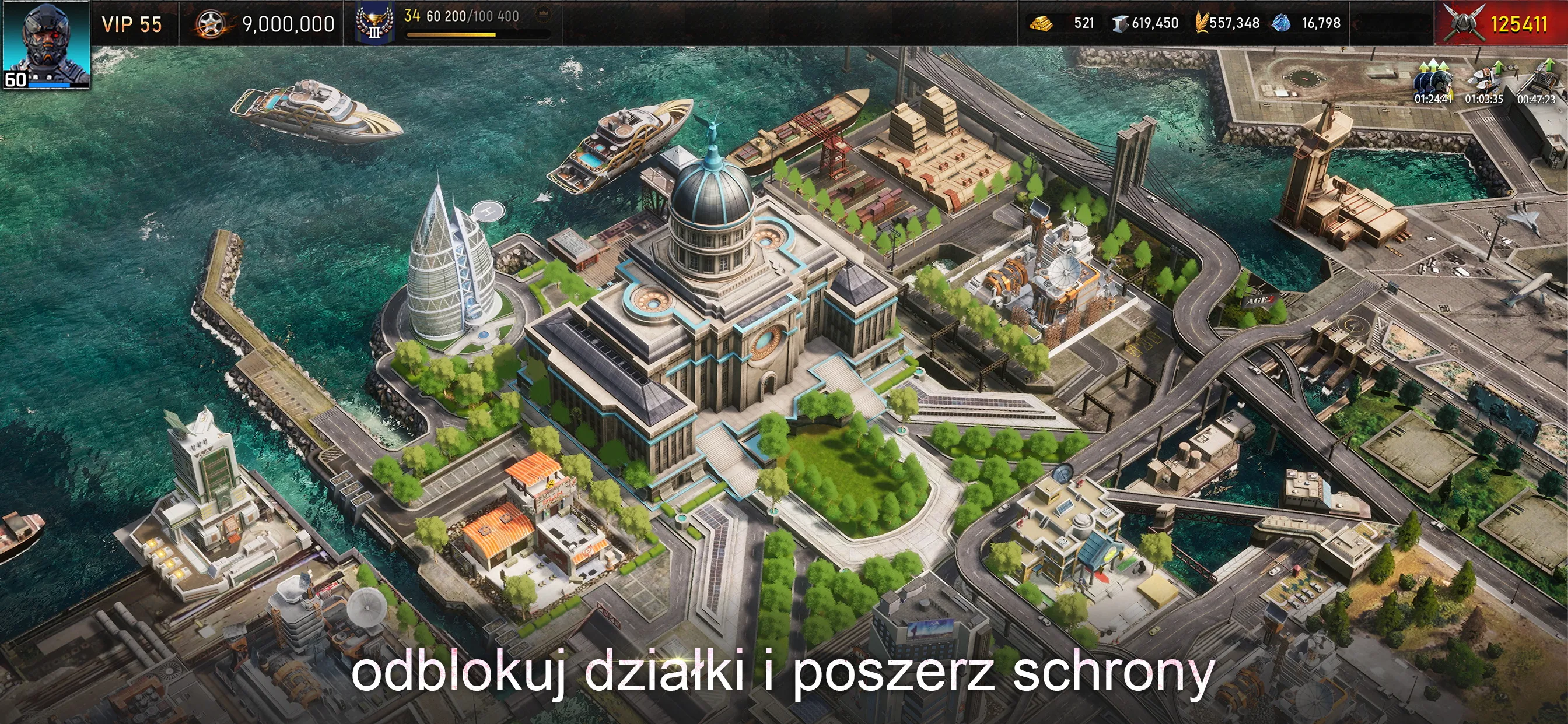Click the level 34 experience progress bar
Image resolution: width=1568 pixels, height=724 pixels.
click(463, 34)
